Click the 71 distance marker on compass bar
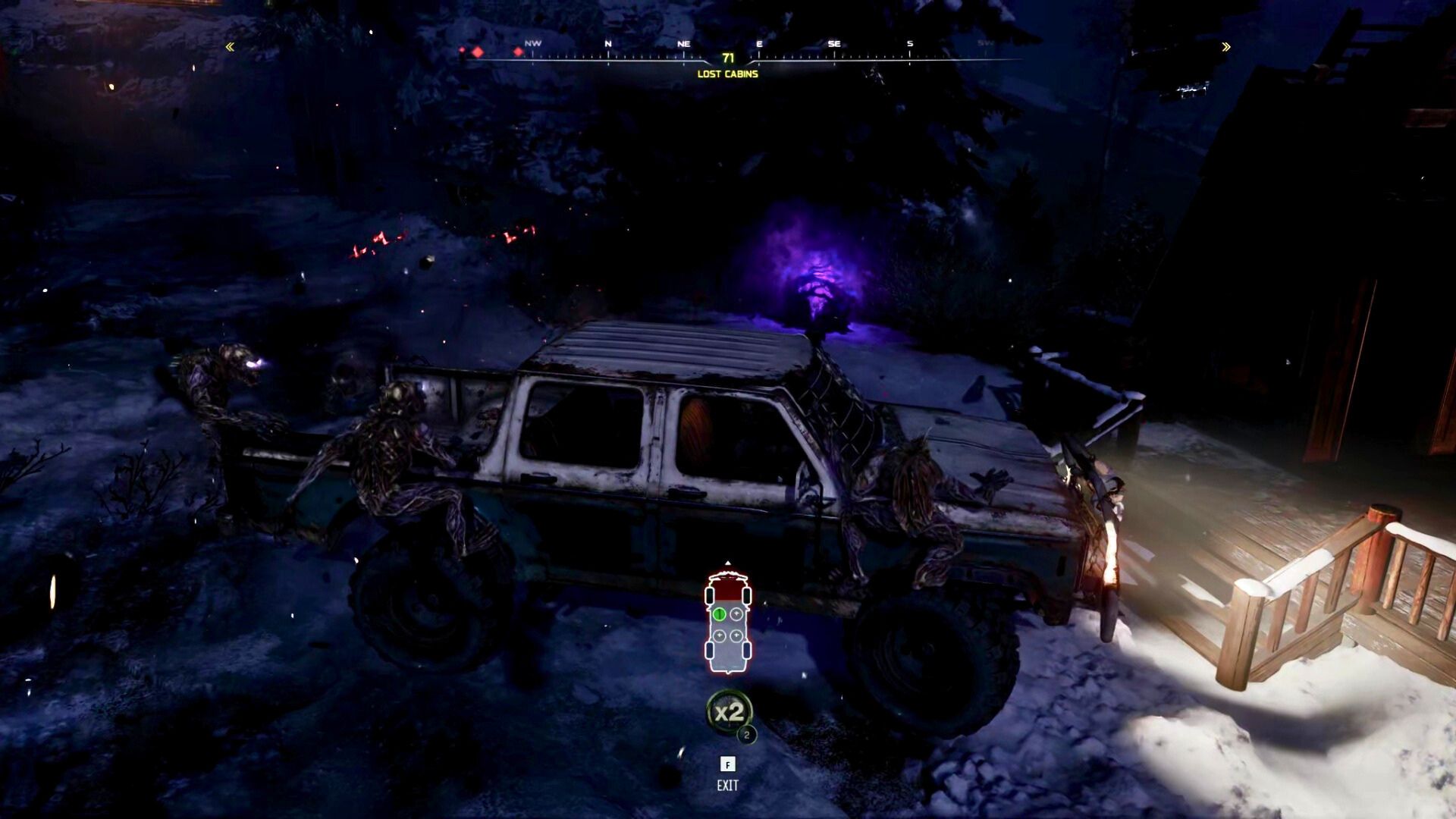Viewport: 1456px width, 819px height. (x=728, y=57)
